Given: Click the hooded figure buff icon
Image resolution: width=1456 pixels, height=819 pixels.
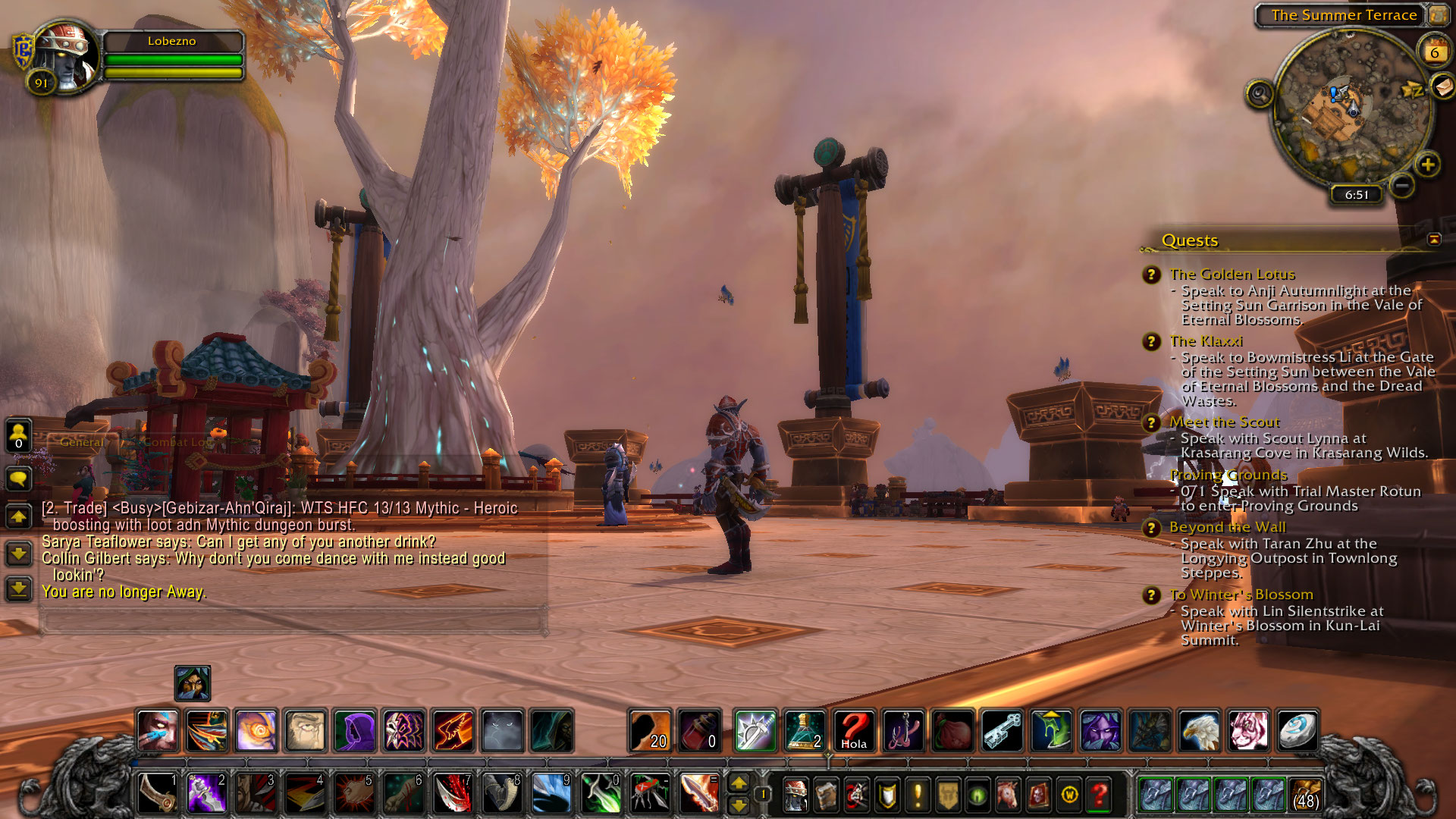Looking at the screenshot, I should coord(193,684).
